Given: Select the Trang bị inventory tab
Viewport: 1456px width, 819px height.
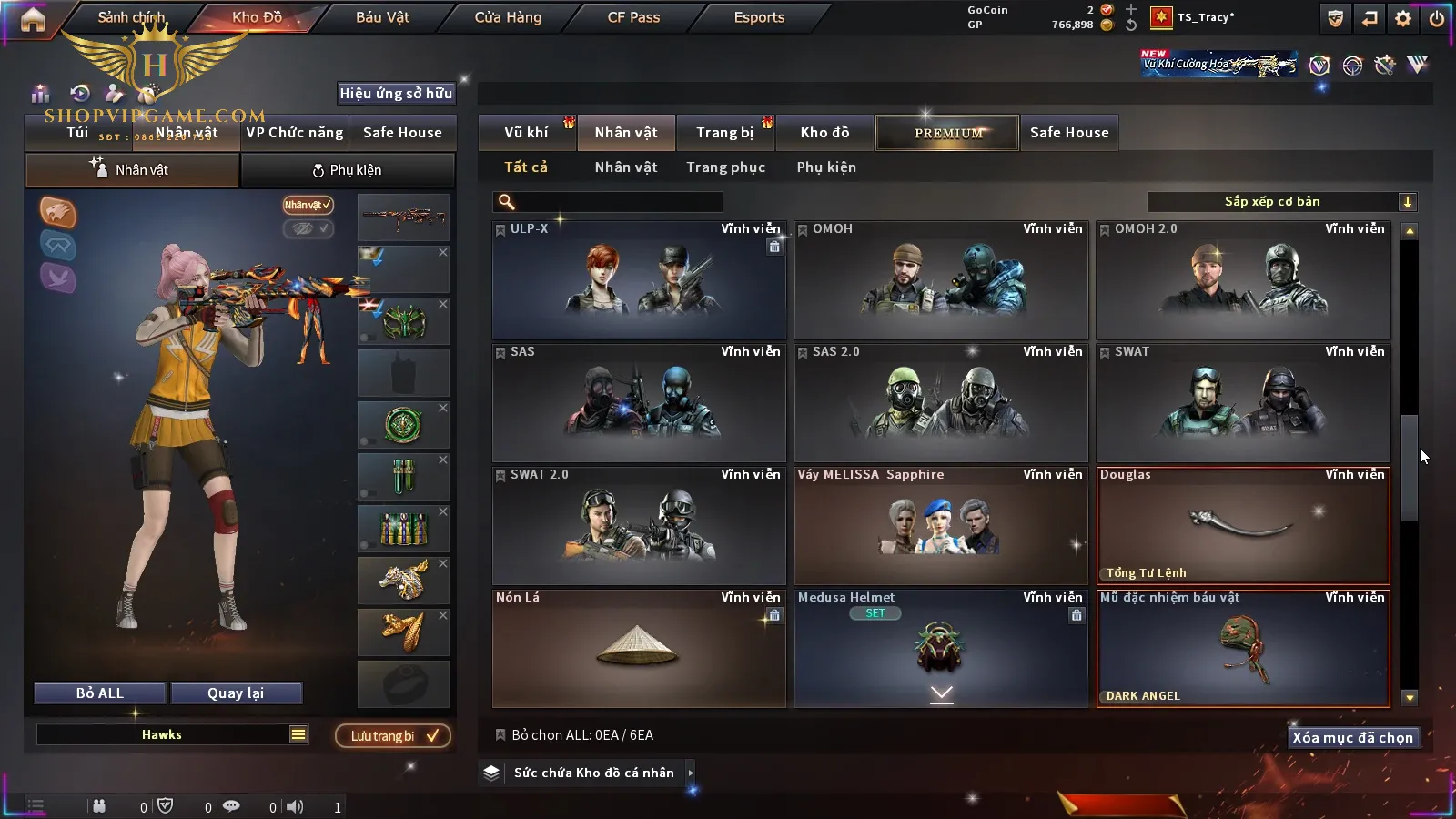Looking at the screenshot, I should click(724, 133).
